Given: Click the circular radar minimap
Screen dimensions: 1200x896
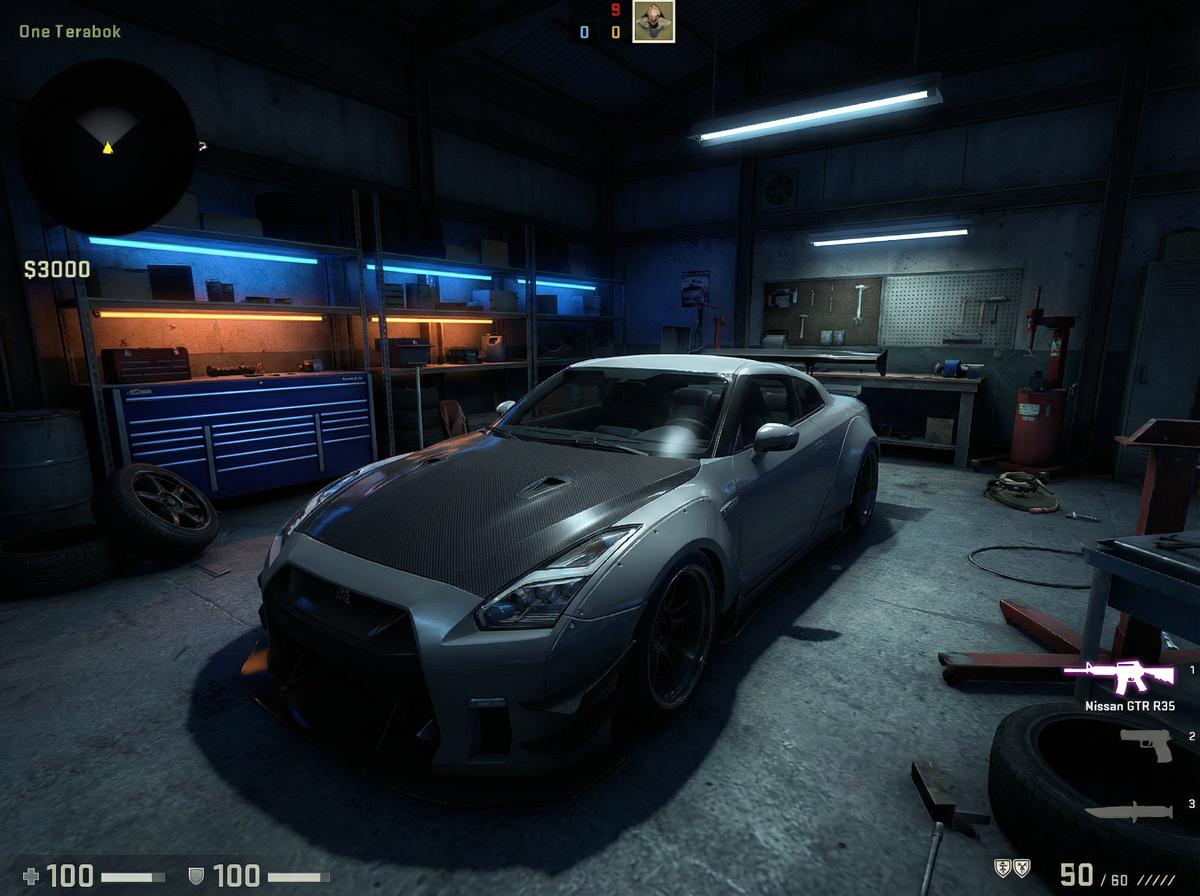Looking at the screenshot, I should coord(108,146).
